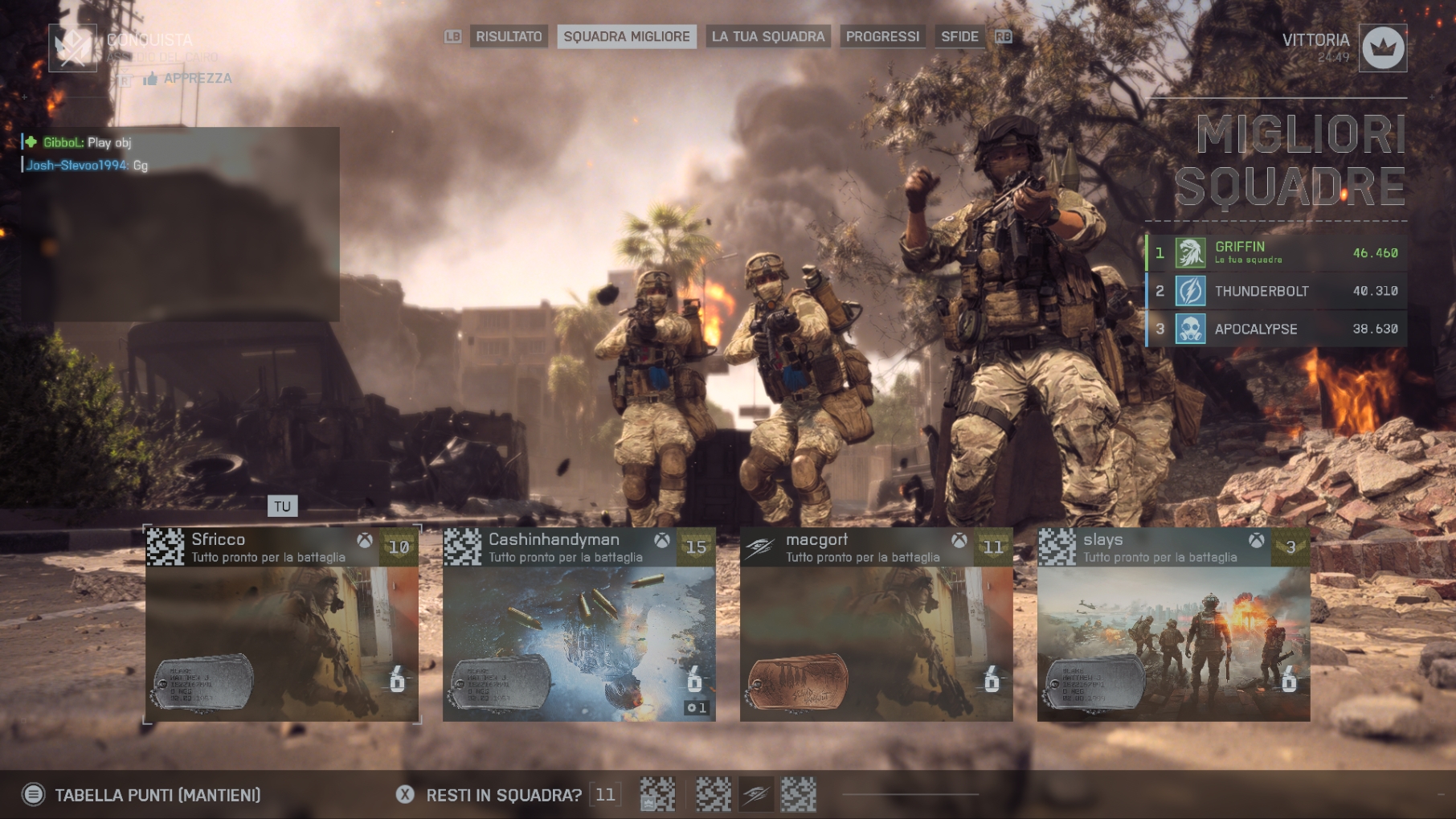Switch to the Risultato tab
The width and height of the screenshot is (1456, 819).
click(509, 37)
